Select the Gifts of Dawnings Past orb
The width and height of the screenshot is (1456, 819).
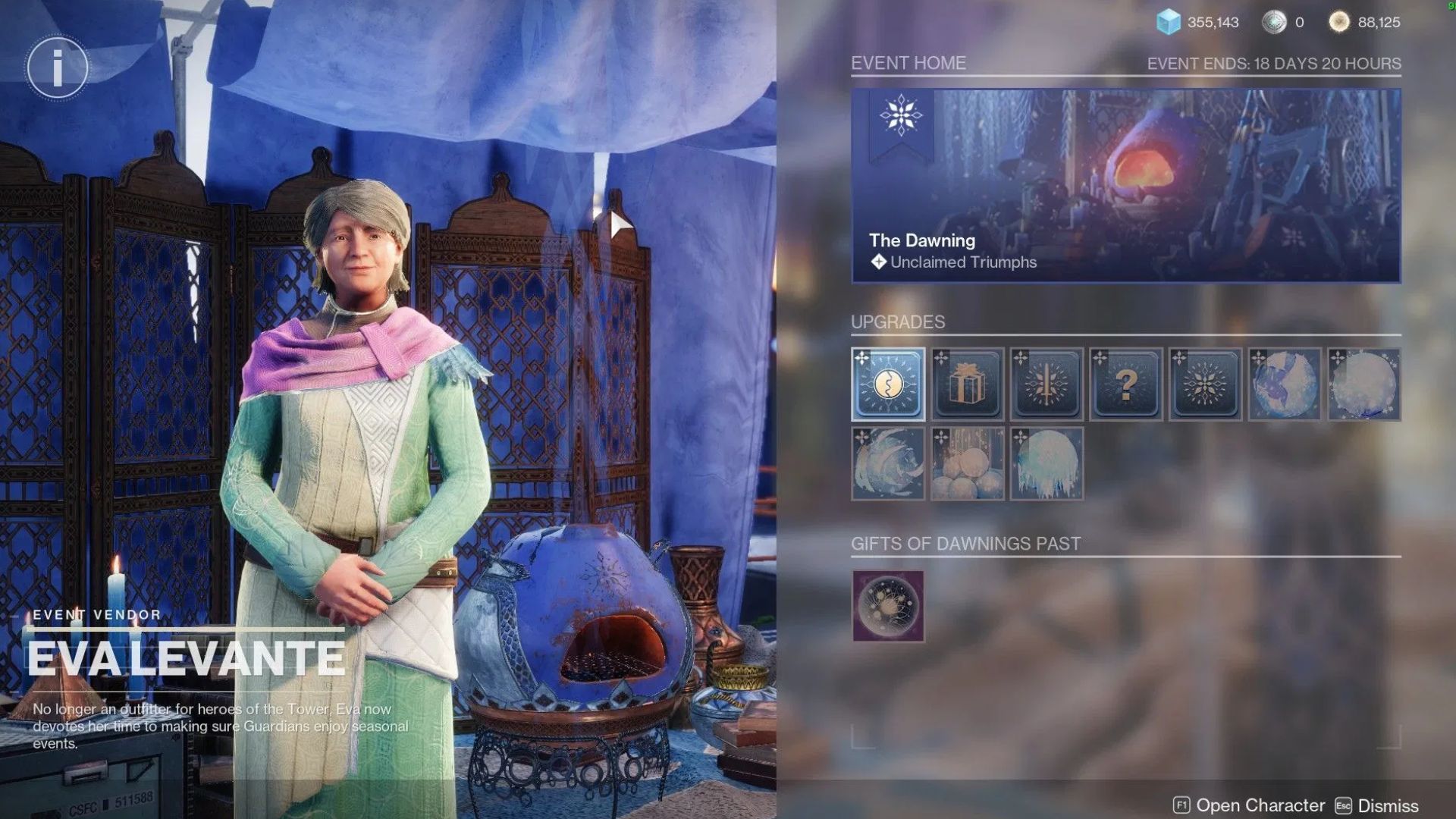(x=889, y=605)
